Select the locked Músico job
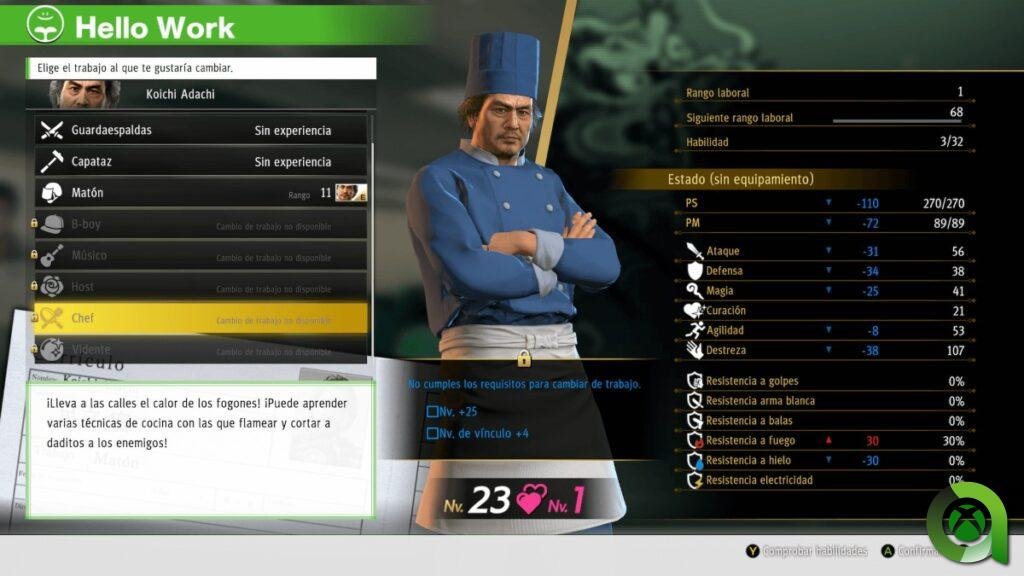This screenshot has height=576, width=1024. (200, 256)
